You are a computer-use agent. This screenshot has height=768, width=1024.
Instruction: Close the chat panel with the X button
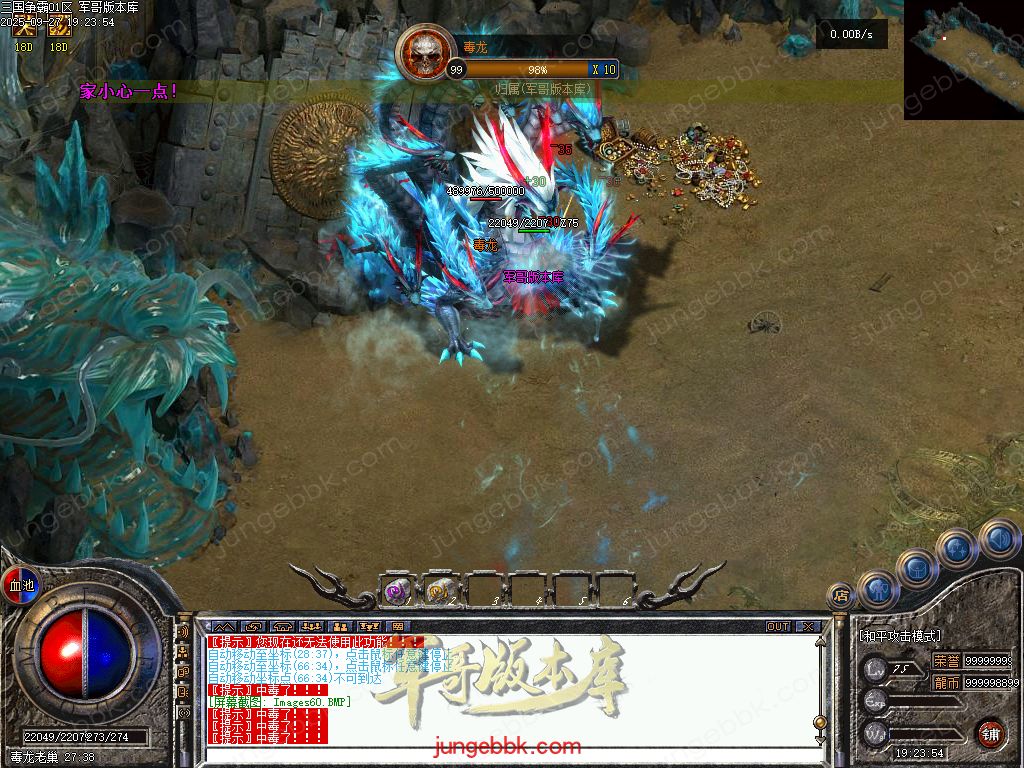pos(808,627)
